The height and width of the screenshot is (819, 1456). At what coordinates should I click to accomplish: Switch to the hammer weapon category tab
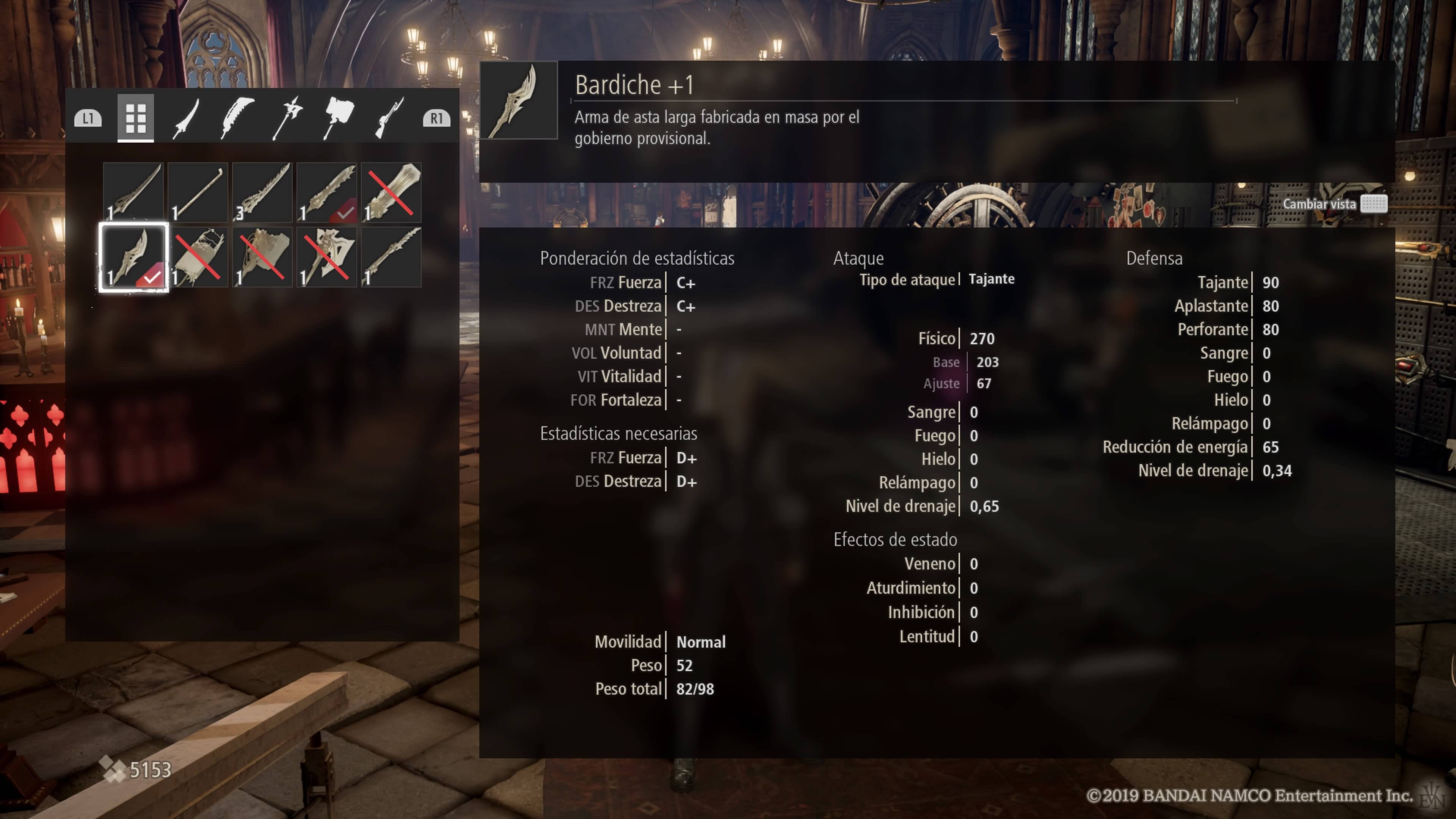coord(338,118)
